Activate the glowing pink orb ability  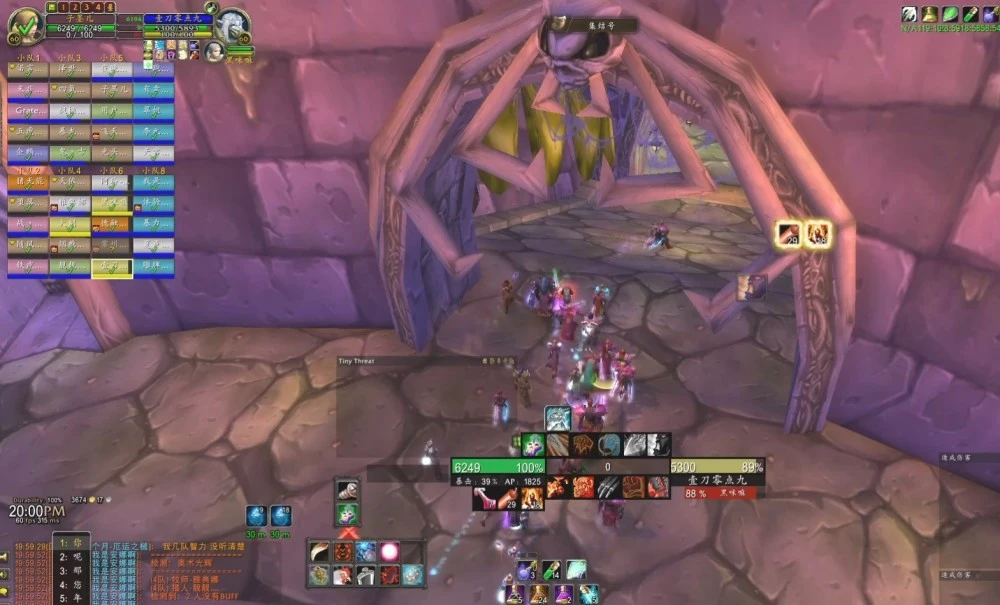point(389,551)
